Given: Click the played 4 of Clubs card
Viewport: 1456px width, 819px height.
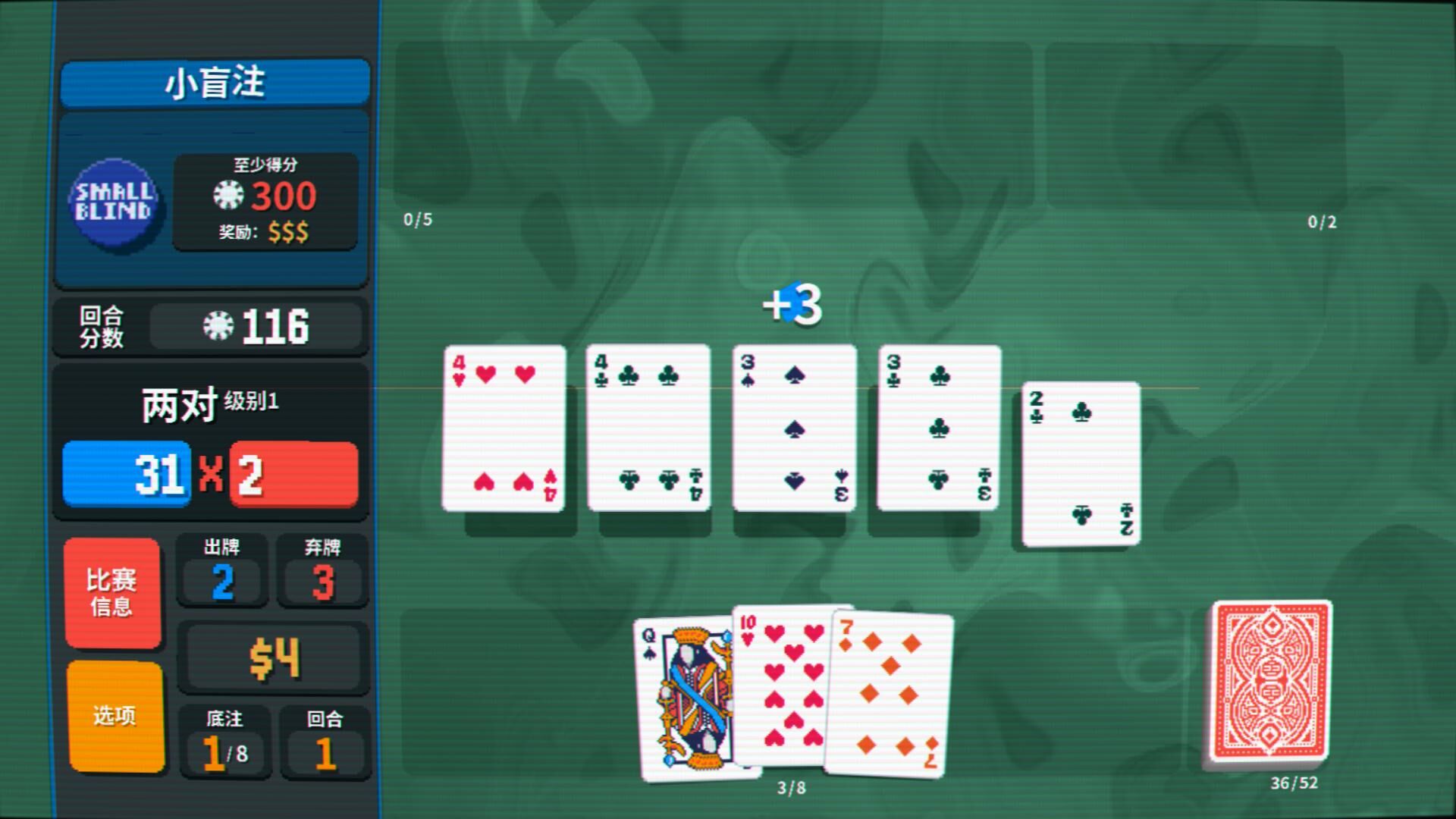Looking at the screenshot, I should (648, 428).
